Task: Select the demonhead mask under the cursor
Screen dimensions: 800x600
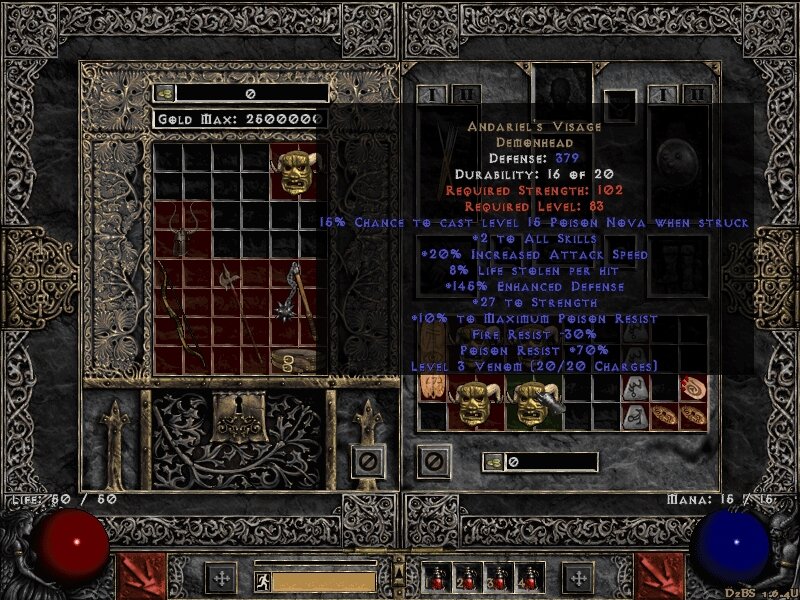Action: pyautogui.click(x=530, y=404)
